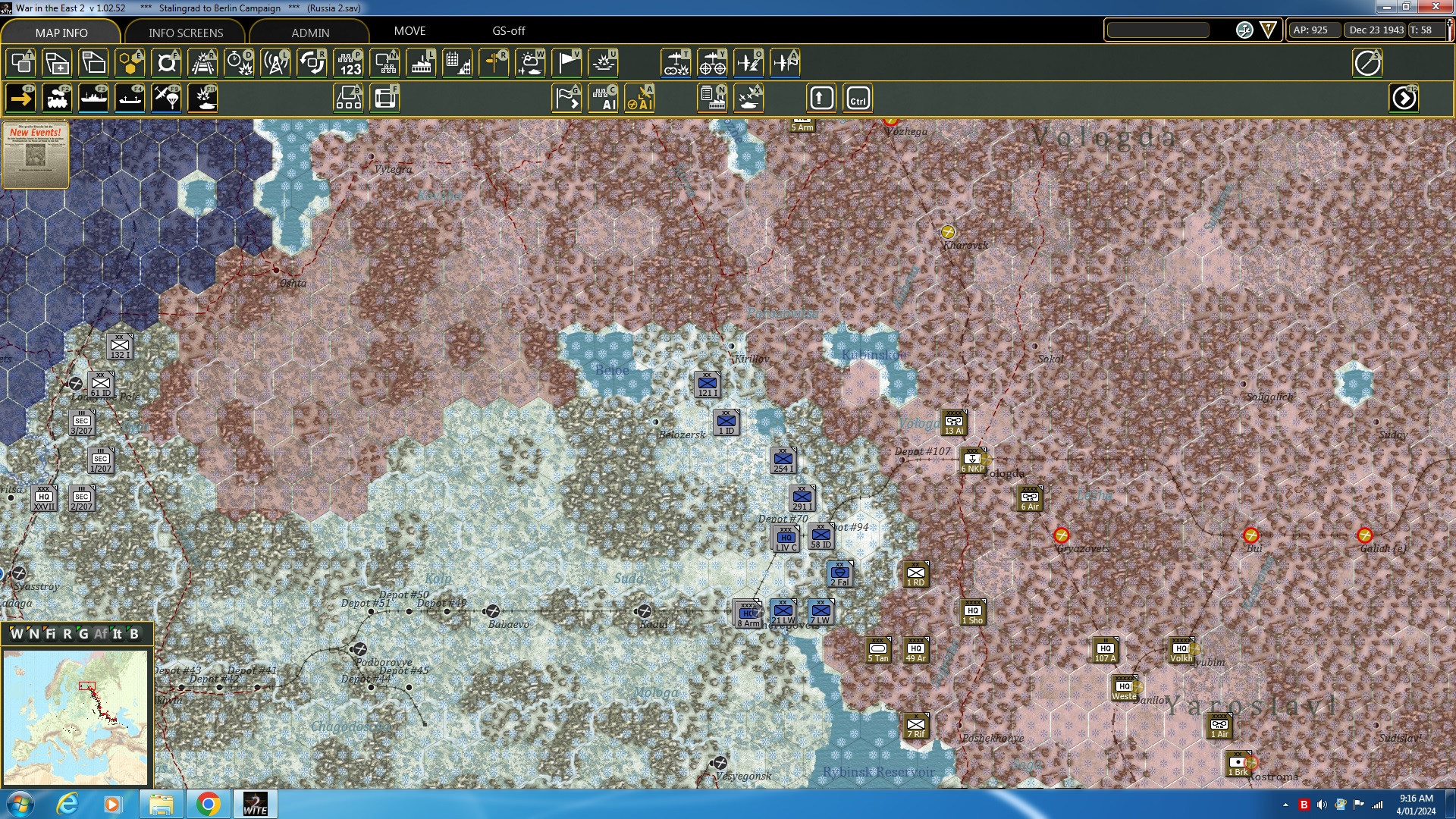Click the radio tower air display icon
This screenshot has width=1456, height=819.
[x=275, y=63]
